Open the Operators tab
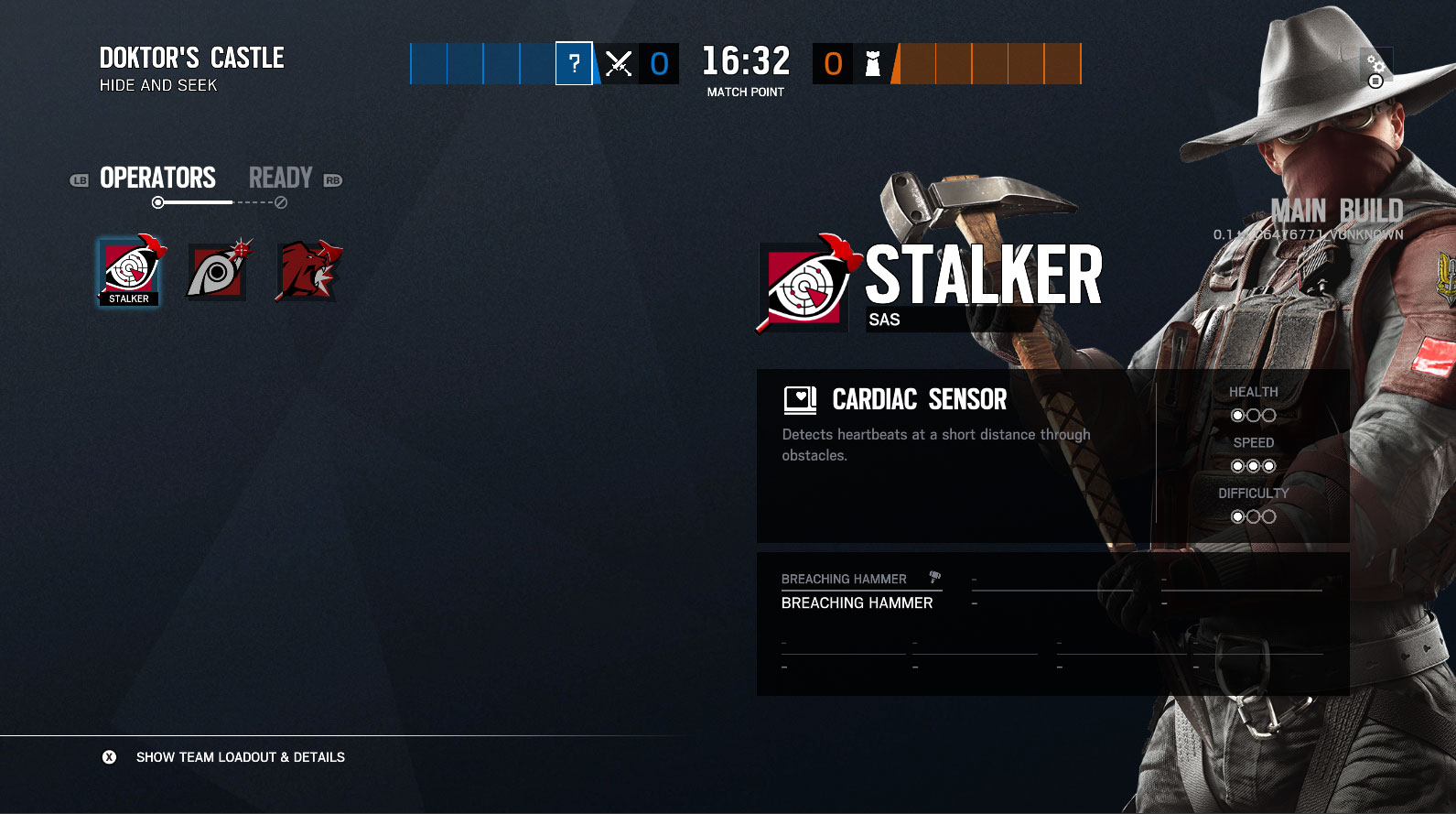Screen dimensions: 1456x814 coord(157,178)
